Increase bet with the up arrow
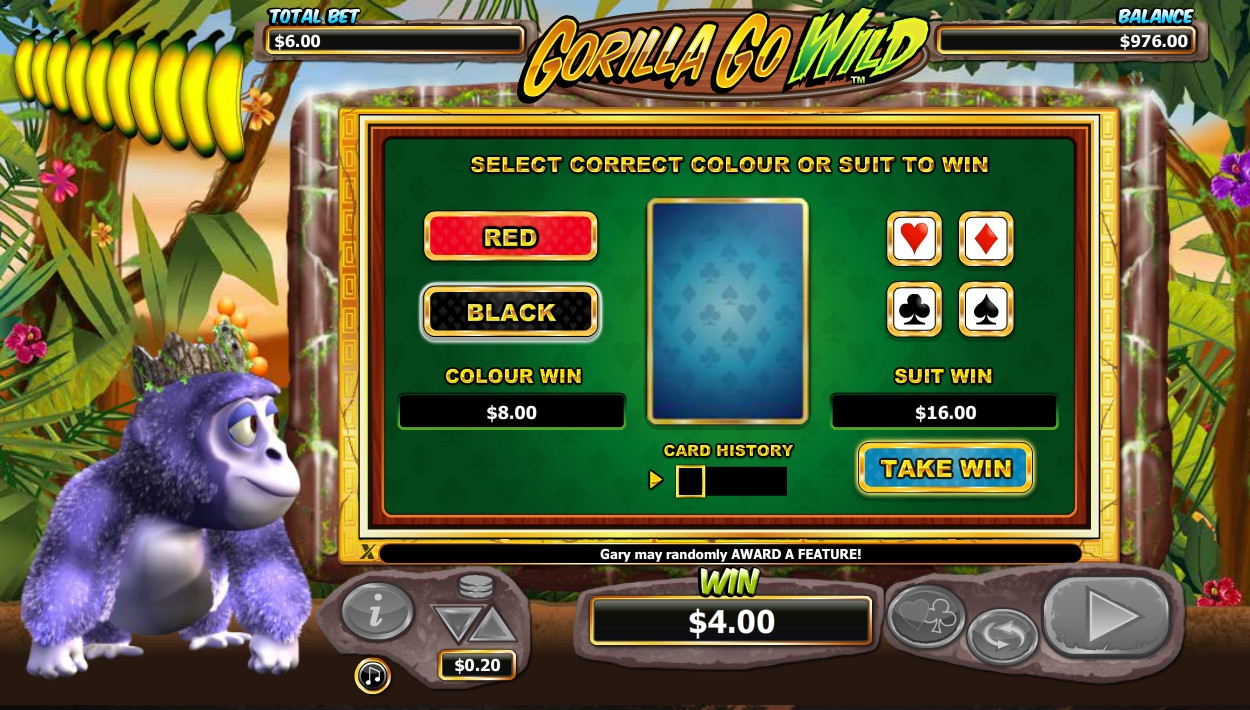 tap(493, 625)
